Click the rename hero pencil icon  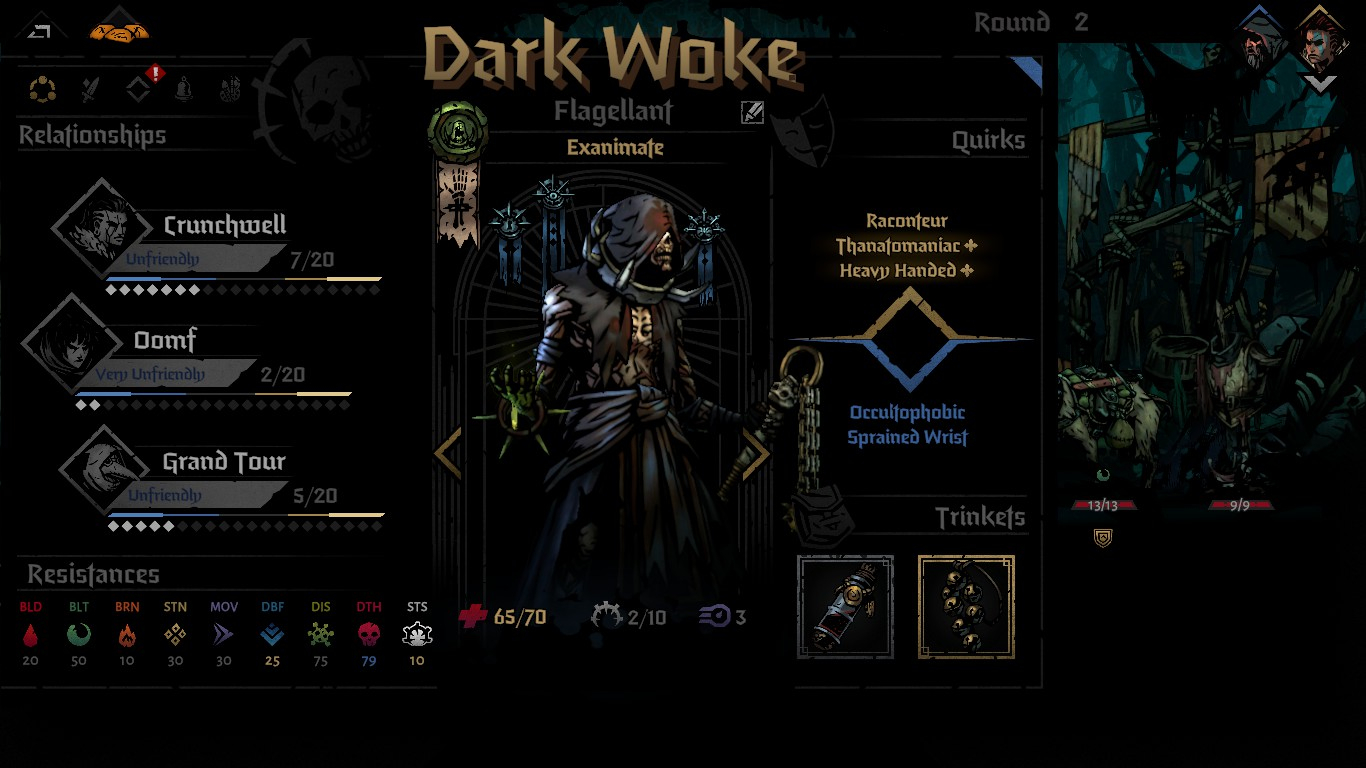click(x=752, y=113)
